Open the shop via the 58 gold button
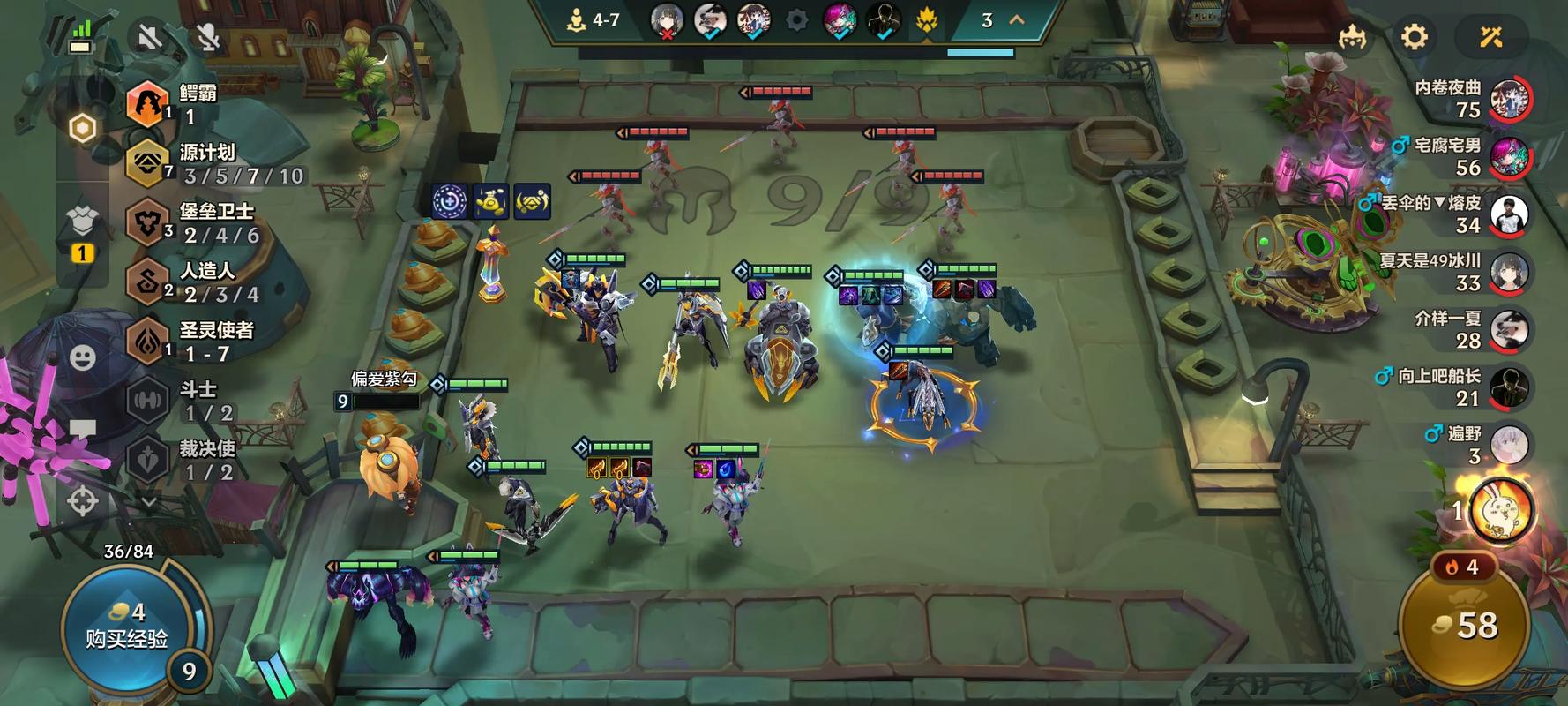Image resolution: width=1568 pixels, height=706 pixels. pos(1466,626)
